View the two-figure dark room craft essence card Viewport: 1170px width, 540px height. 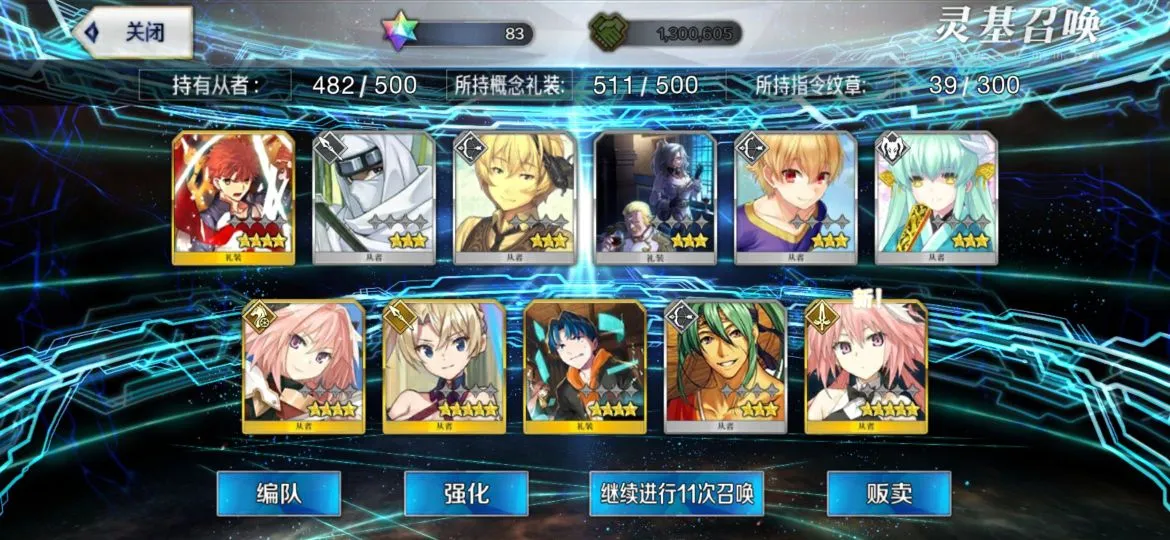[655, 197]
